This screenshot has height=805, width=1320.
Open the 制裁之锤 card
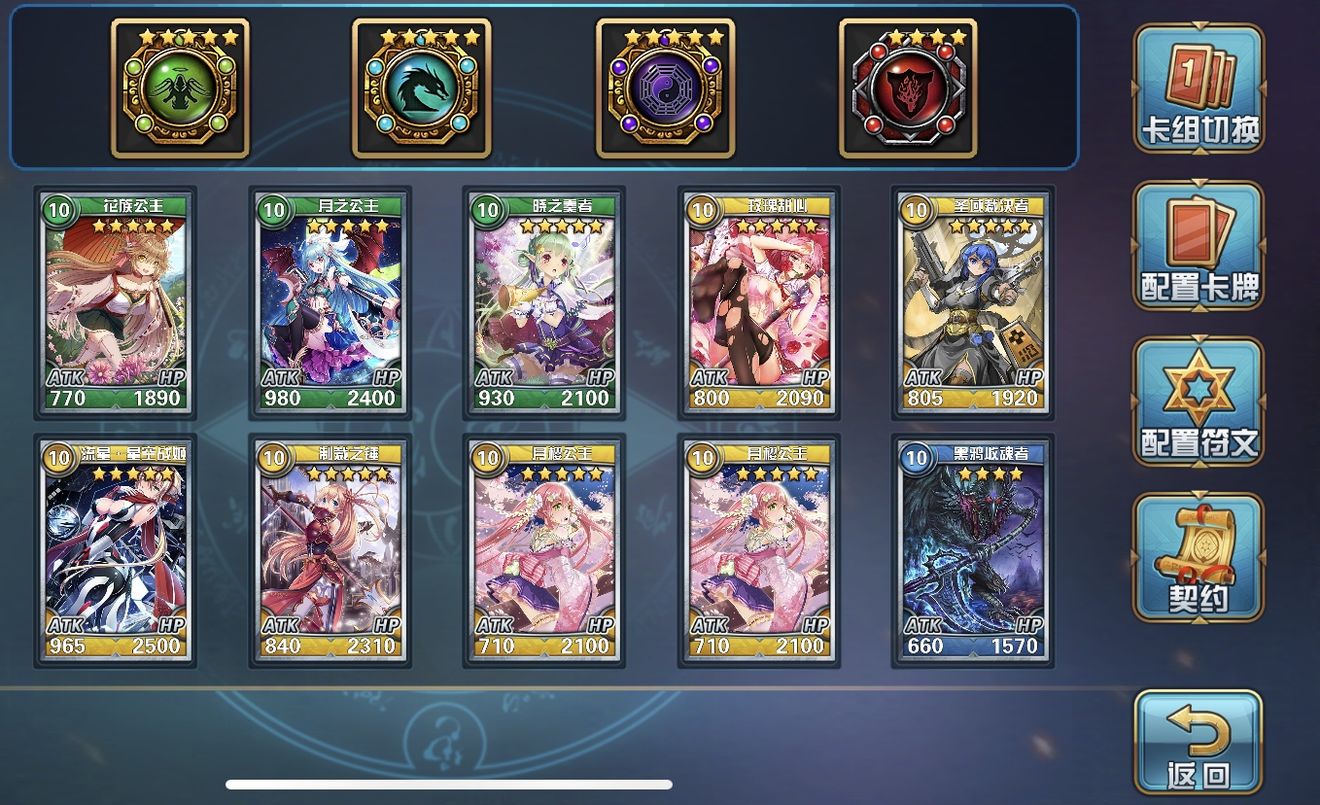coord(331,552)
